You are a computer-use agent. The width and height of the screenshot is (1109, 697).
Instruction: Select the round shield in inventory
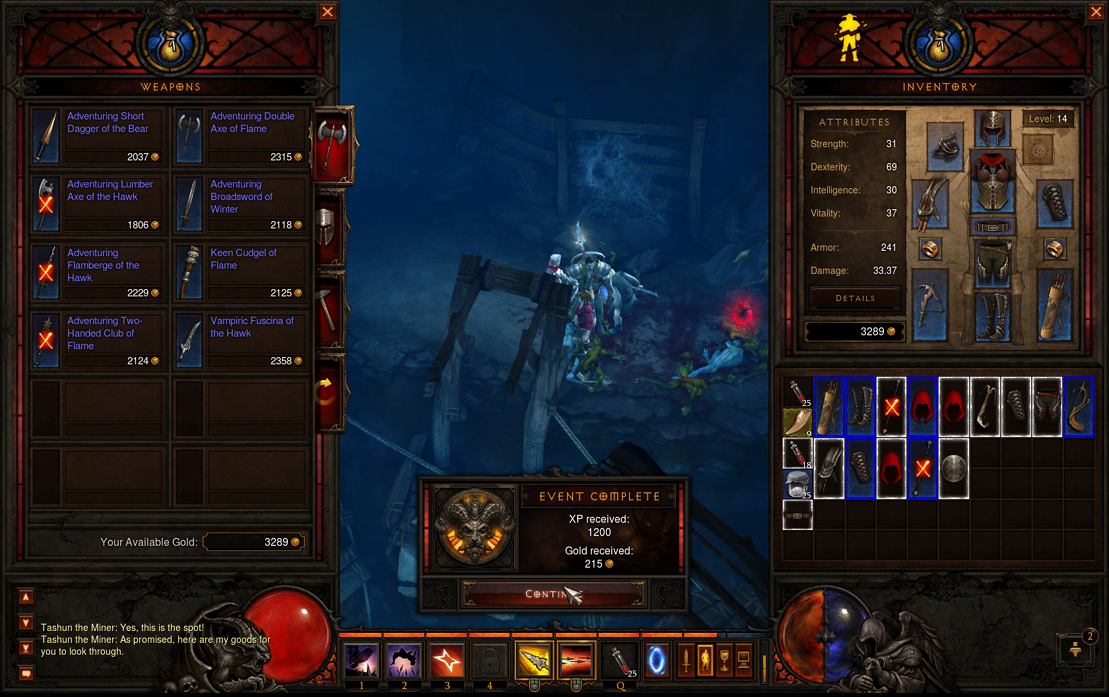tap(953, 468)
